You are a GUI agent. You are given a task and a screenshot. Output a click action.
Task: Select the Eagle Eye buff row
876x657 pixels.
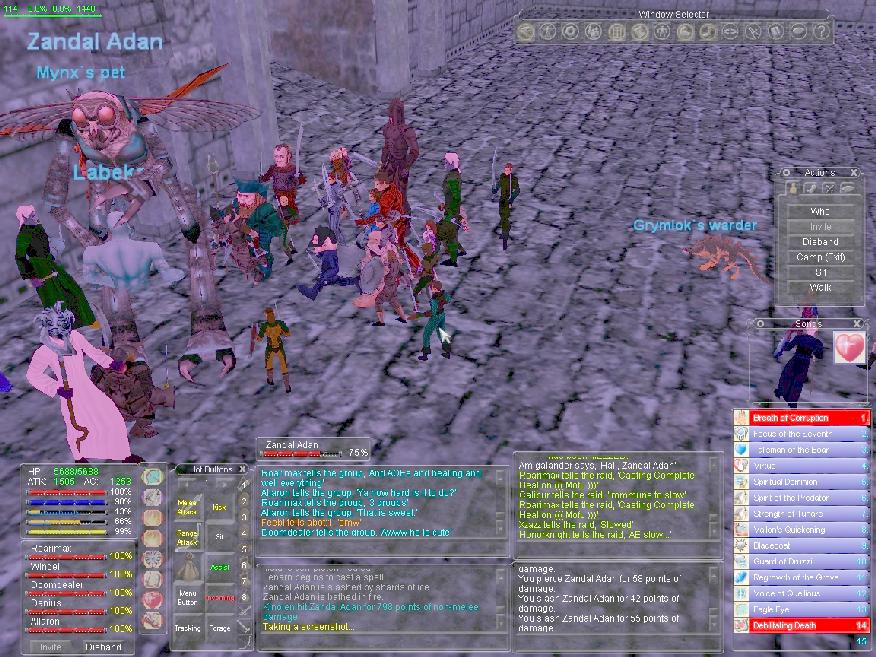click(x=800, y=609)
